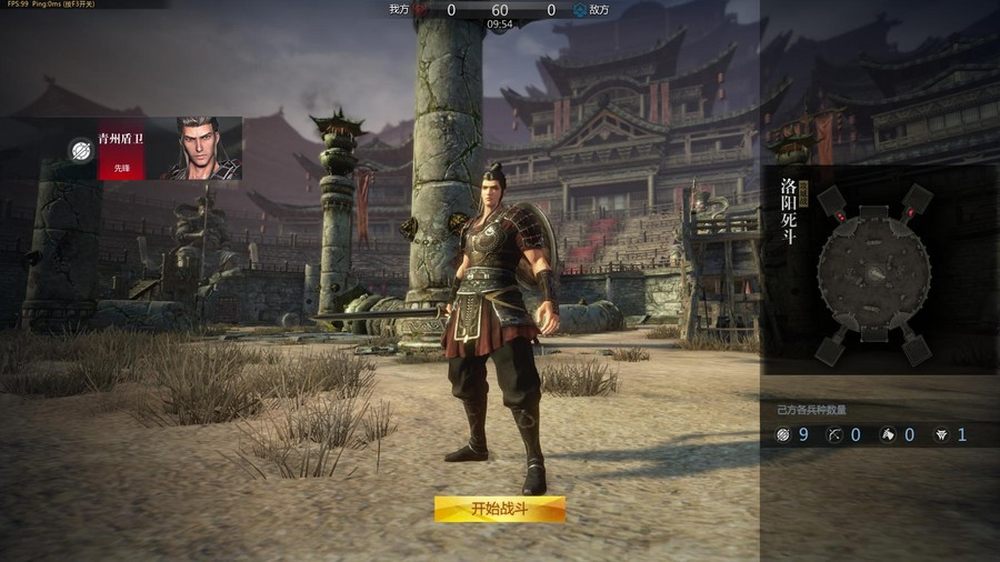The height and width of the screenshot is (562, 1000).
Task: Select the axe troop type icon
Action: click(x=887, y=435)
